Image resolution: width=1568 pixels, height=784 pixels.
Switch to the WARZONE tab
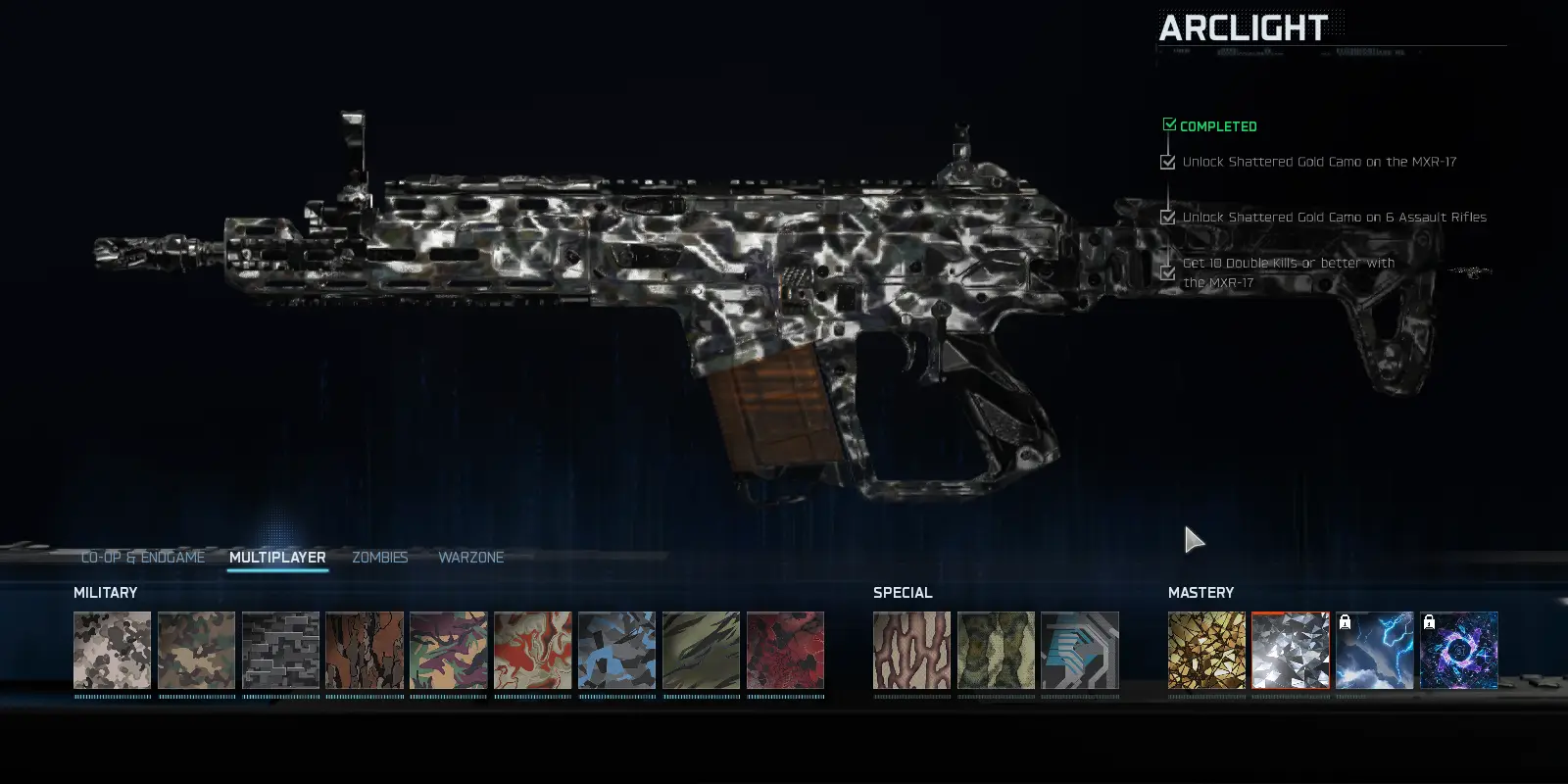pos(471,557)
